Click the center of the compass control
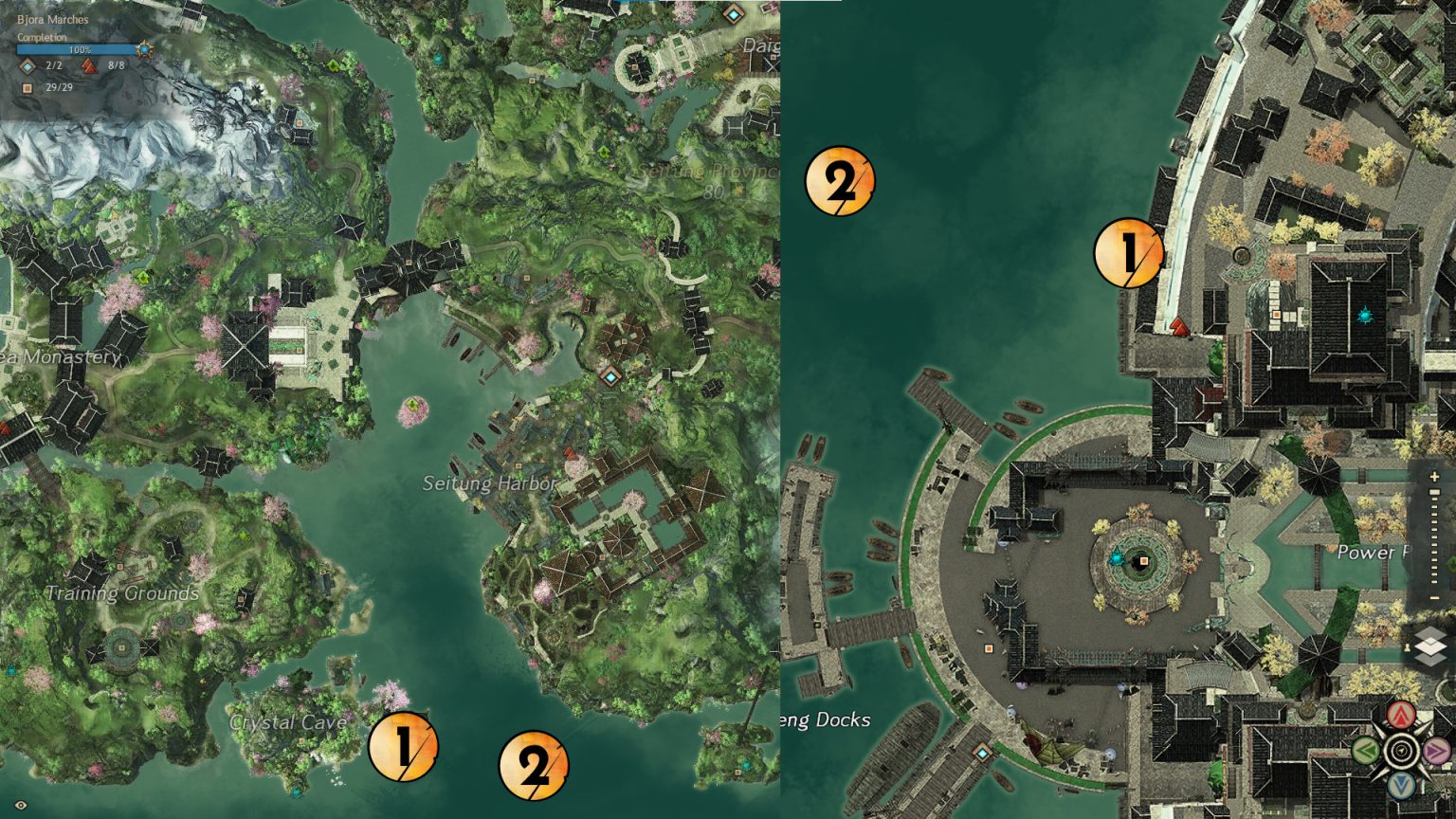The height and width of the screenshot is (819, 1456). pos(1401,752)
